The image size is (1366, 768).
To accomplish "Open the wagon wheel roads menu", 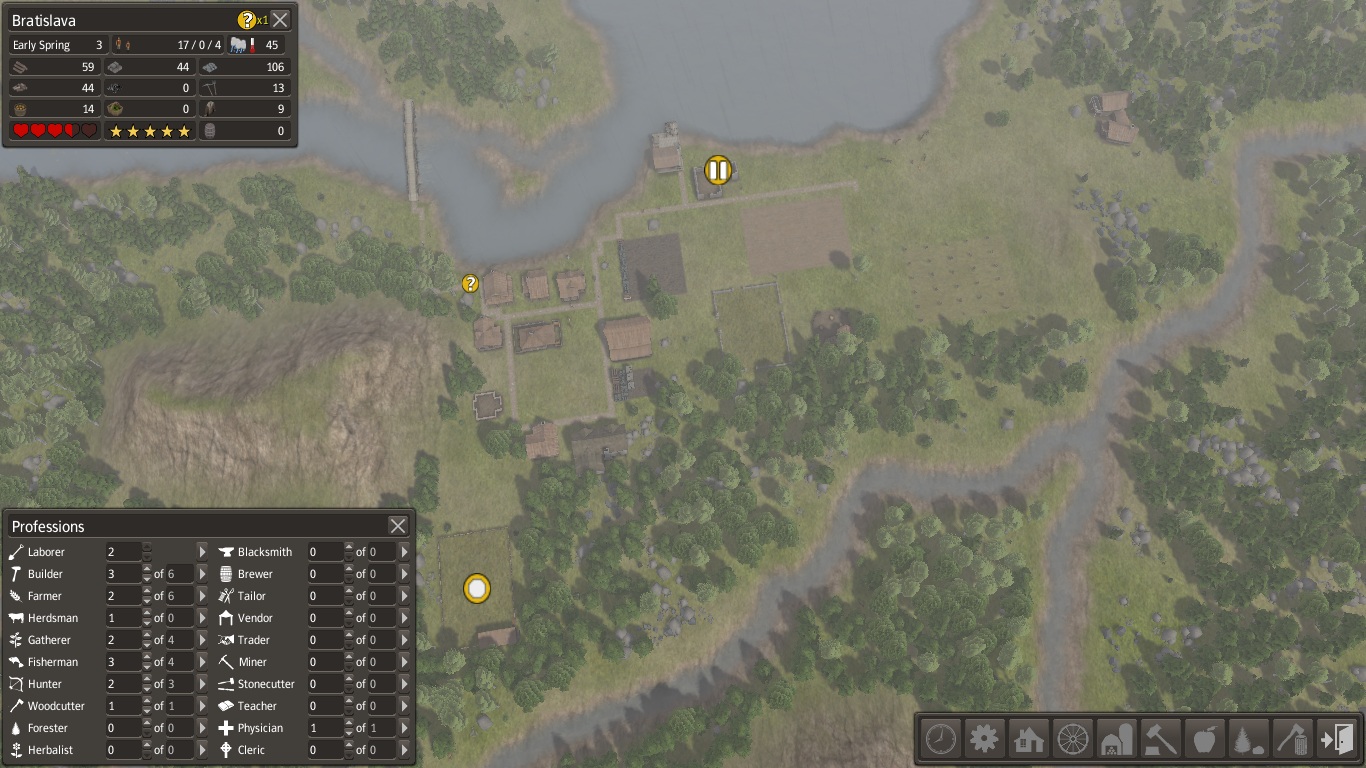I will point(1073,740).
